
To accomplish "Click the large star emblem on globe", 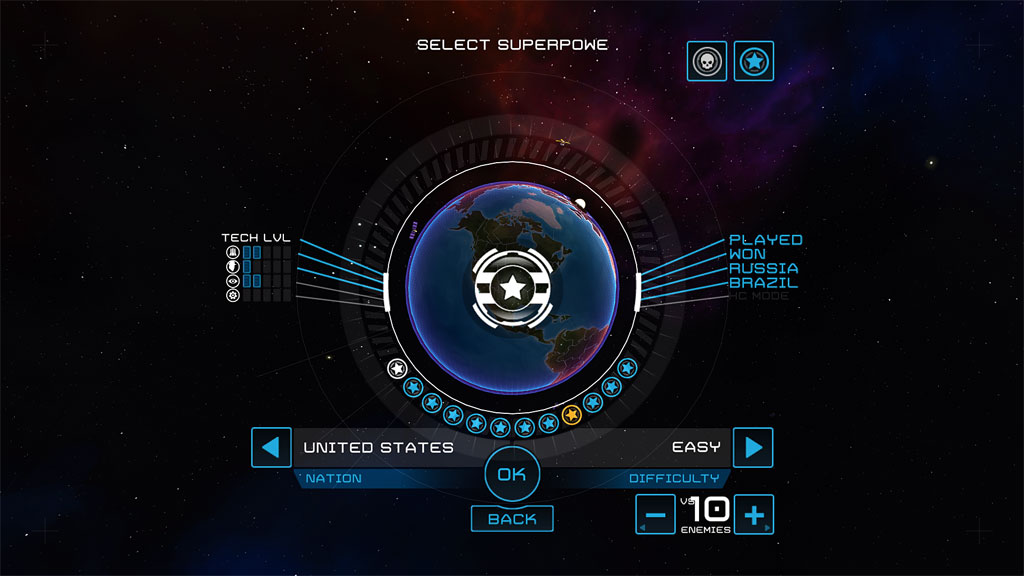I will tap(512, 289).
